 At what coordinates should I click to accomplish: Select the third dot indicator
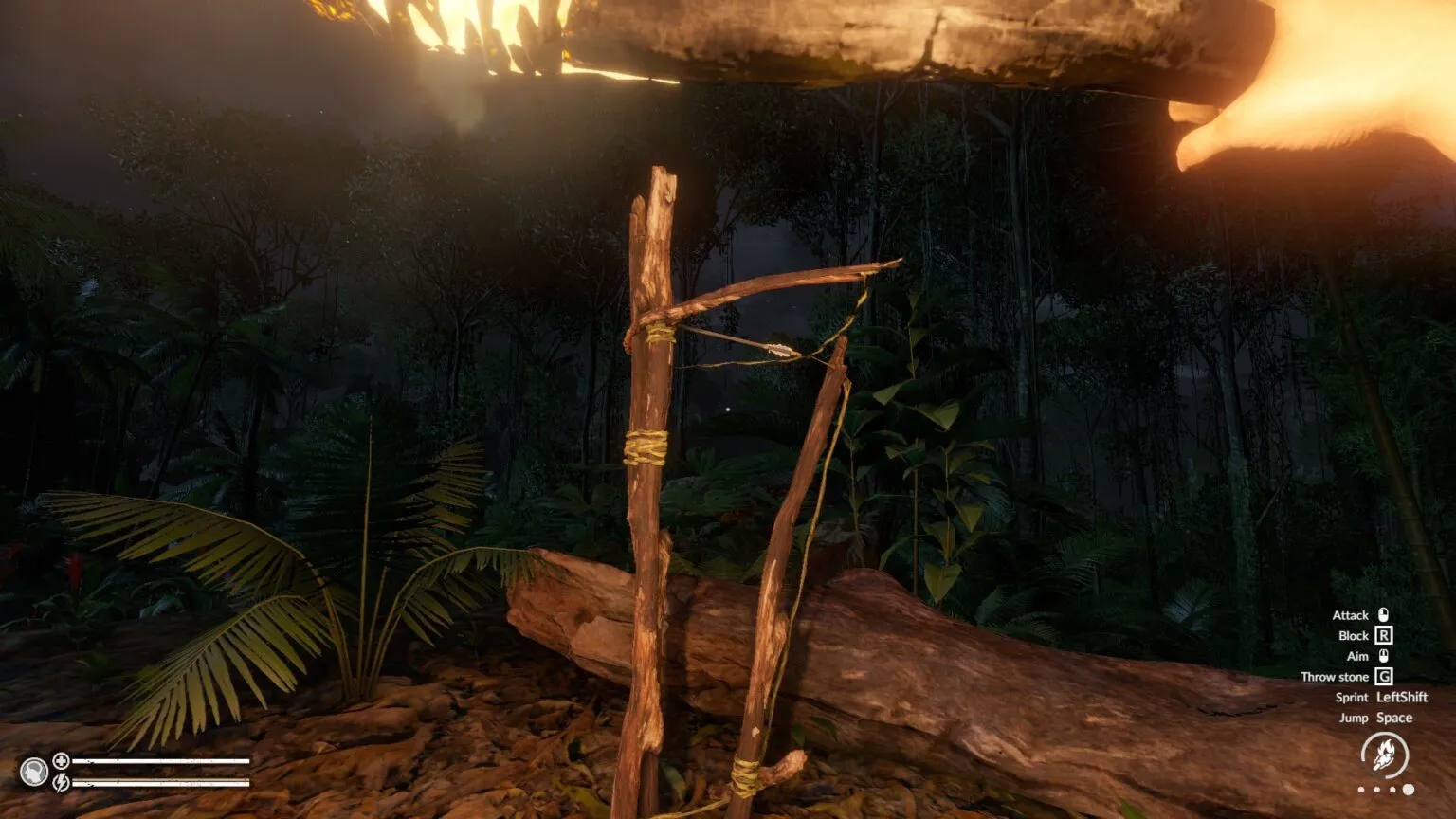tap(1392, 789)
